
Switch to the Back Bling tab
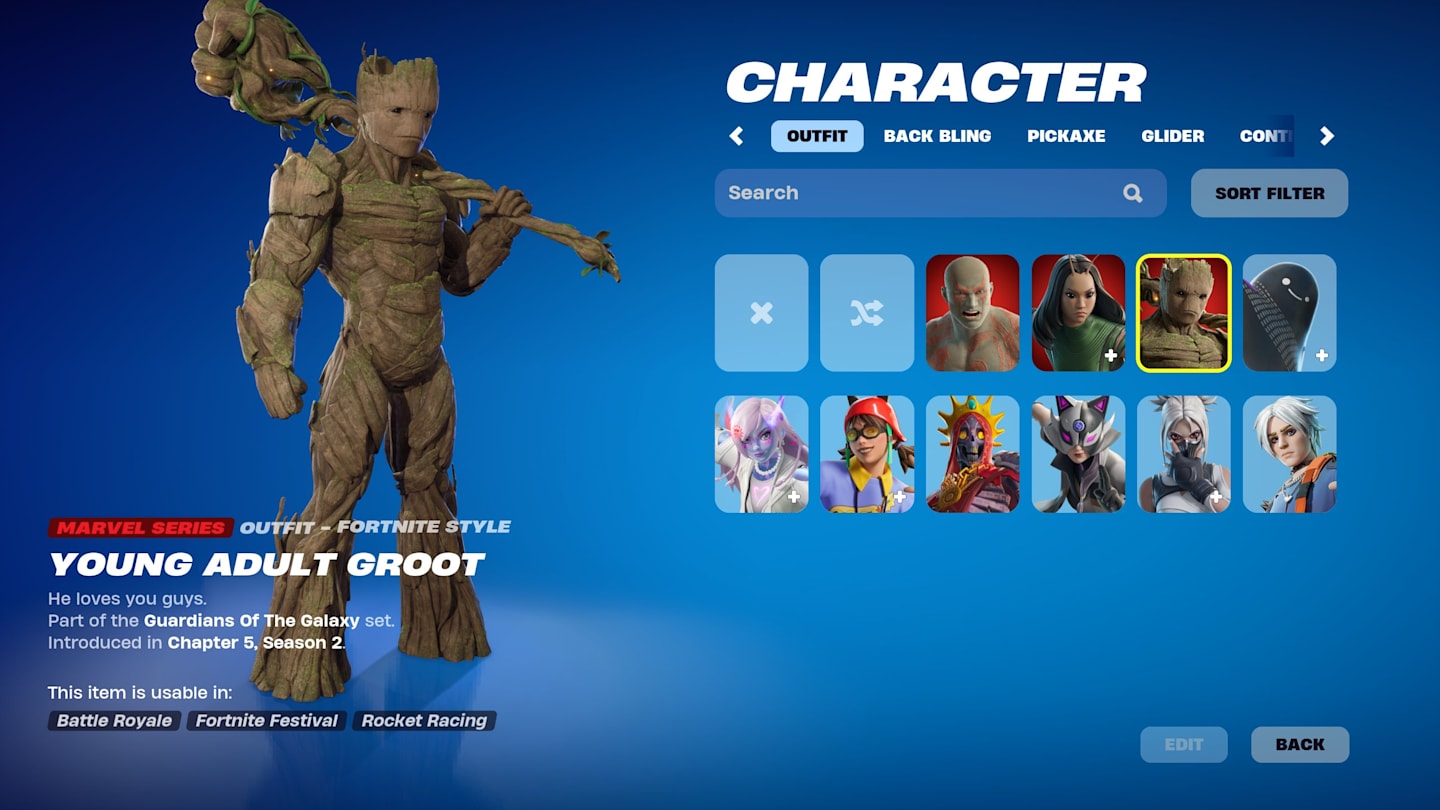(x=937, y=136)
